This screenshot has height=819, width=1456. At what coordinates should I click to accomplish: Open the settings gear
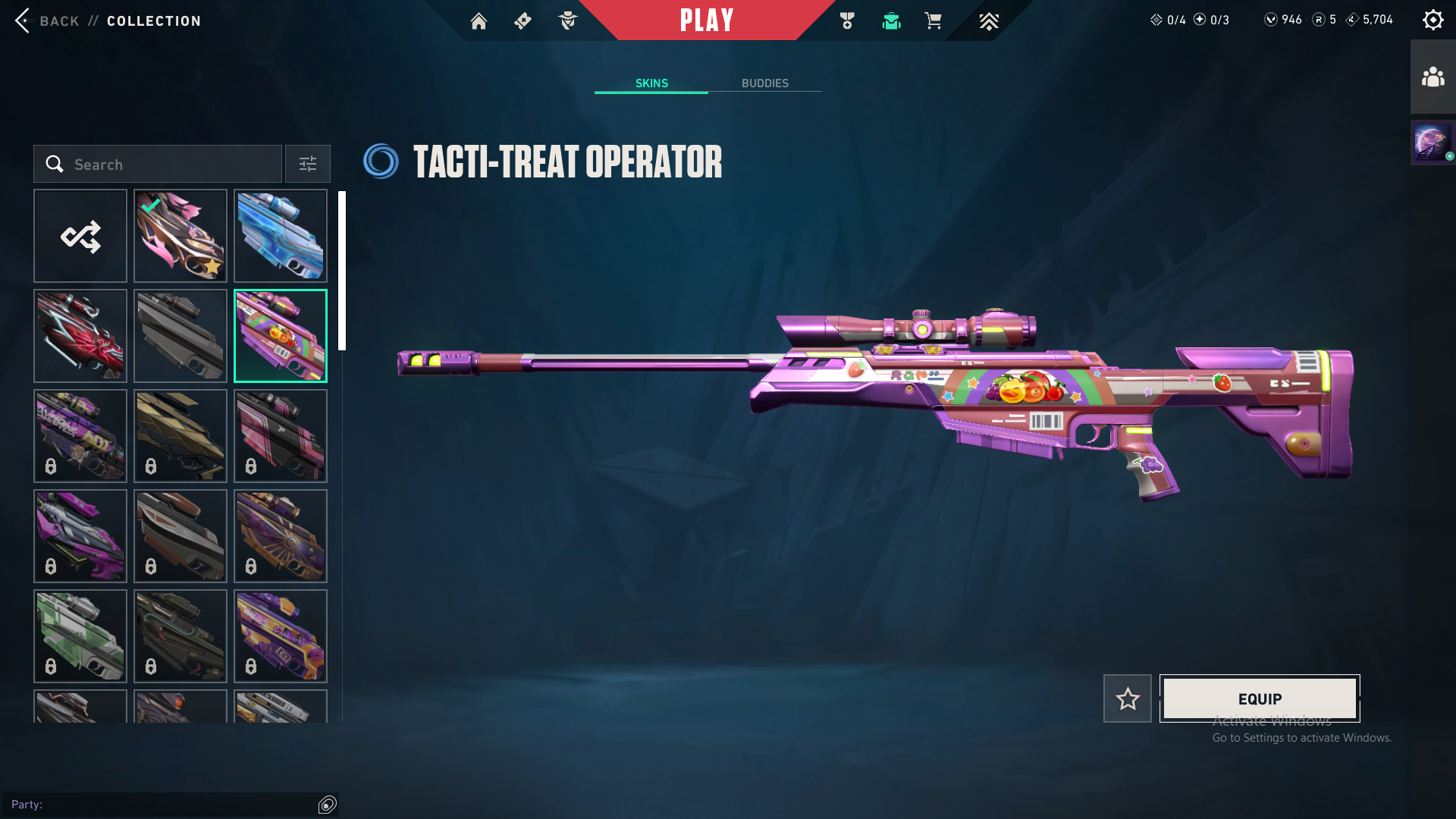1432,20
